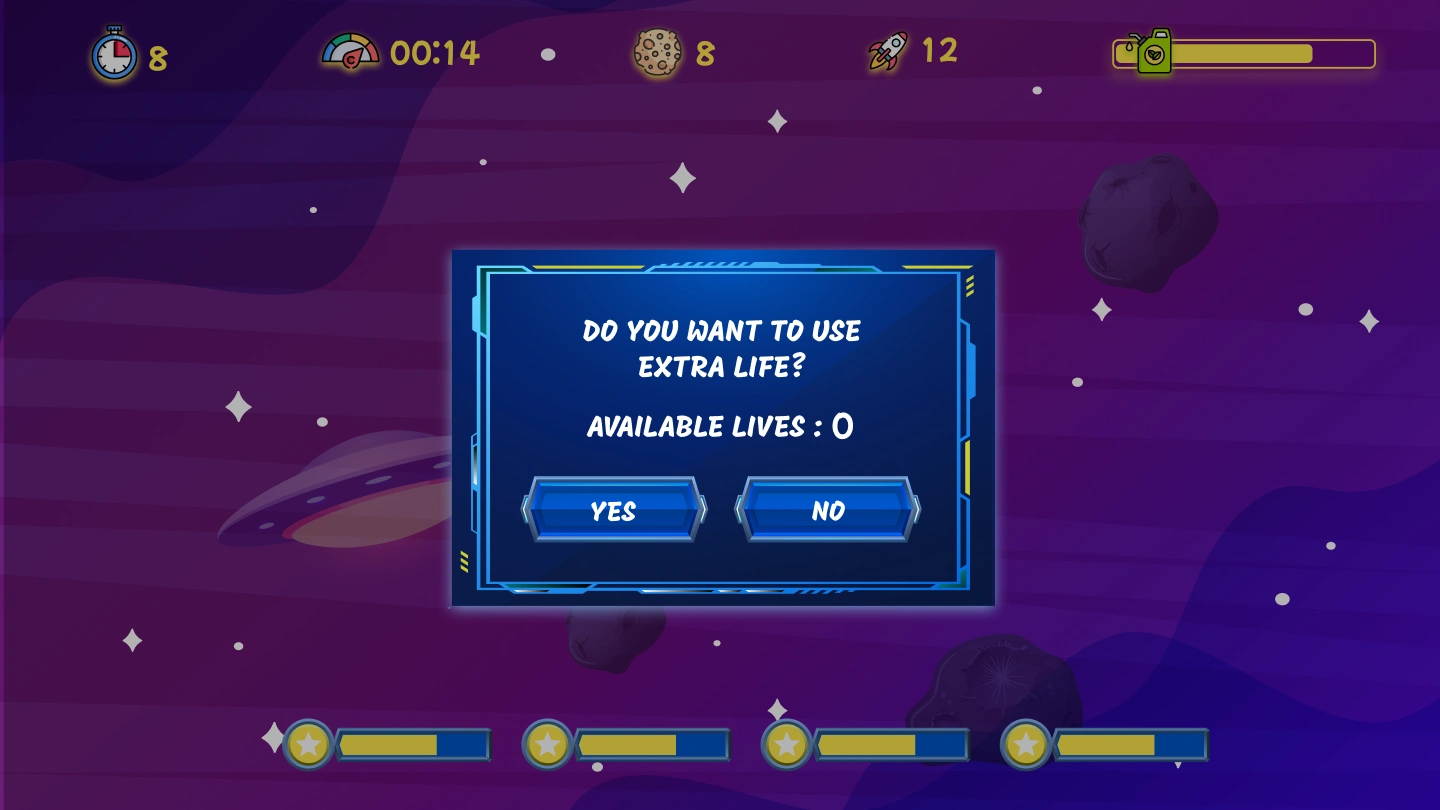Viewport: 1440px width, 810px height.
Task: Decline the extra life with NO
Action: click(x=828, y=510)
